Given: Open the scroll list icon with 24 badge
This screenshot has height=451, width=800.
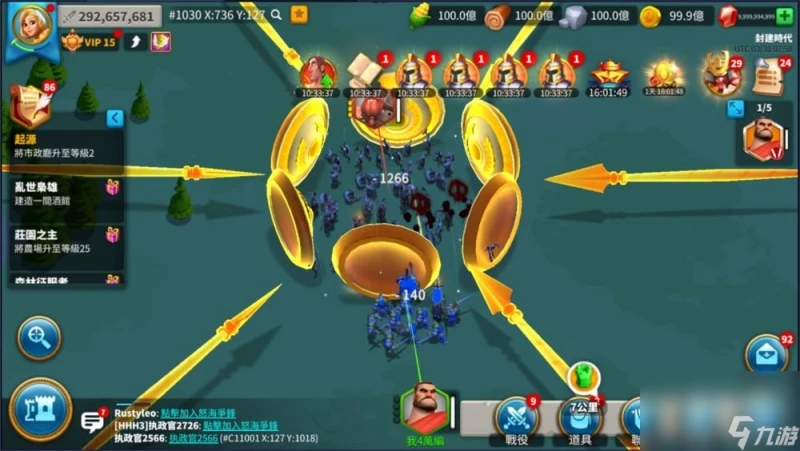Looking at the screenshot, I should coord(768,76).
